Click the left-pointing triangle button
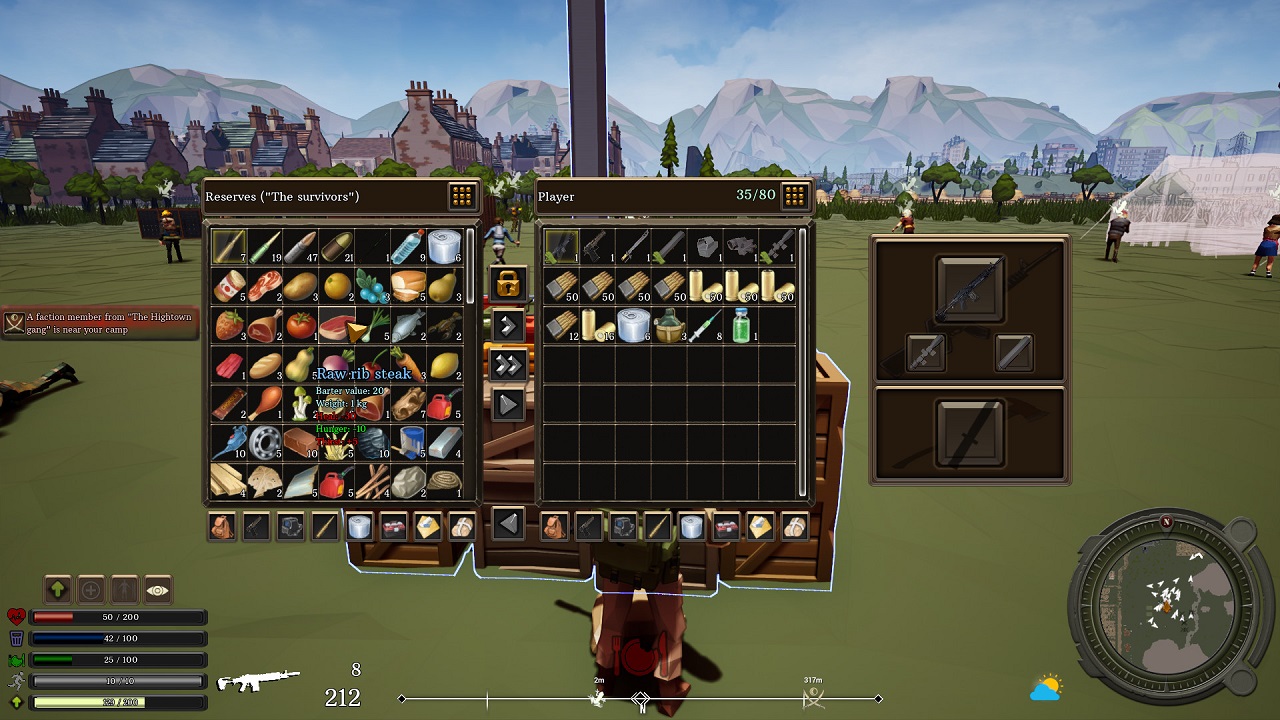The image size is (1280, 720). (x=508, y=523)
